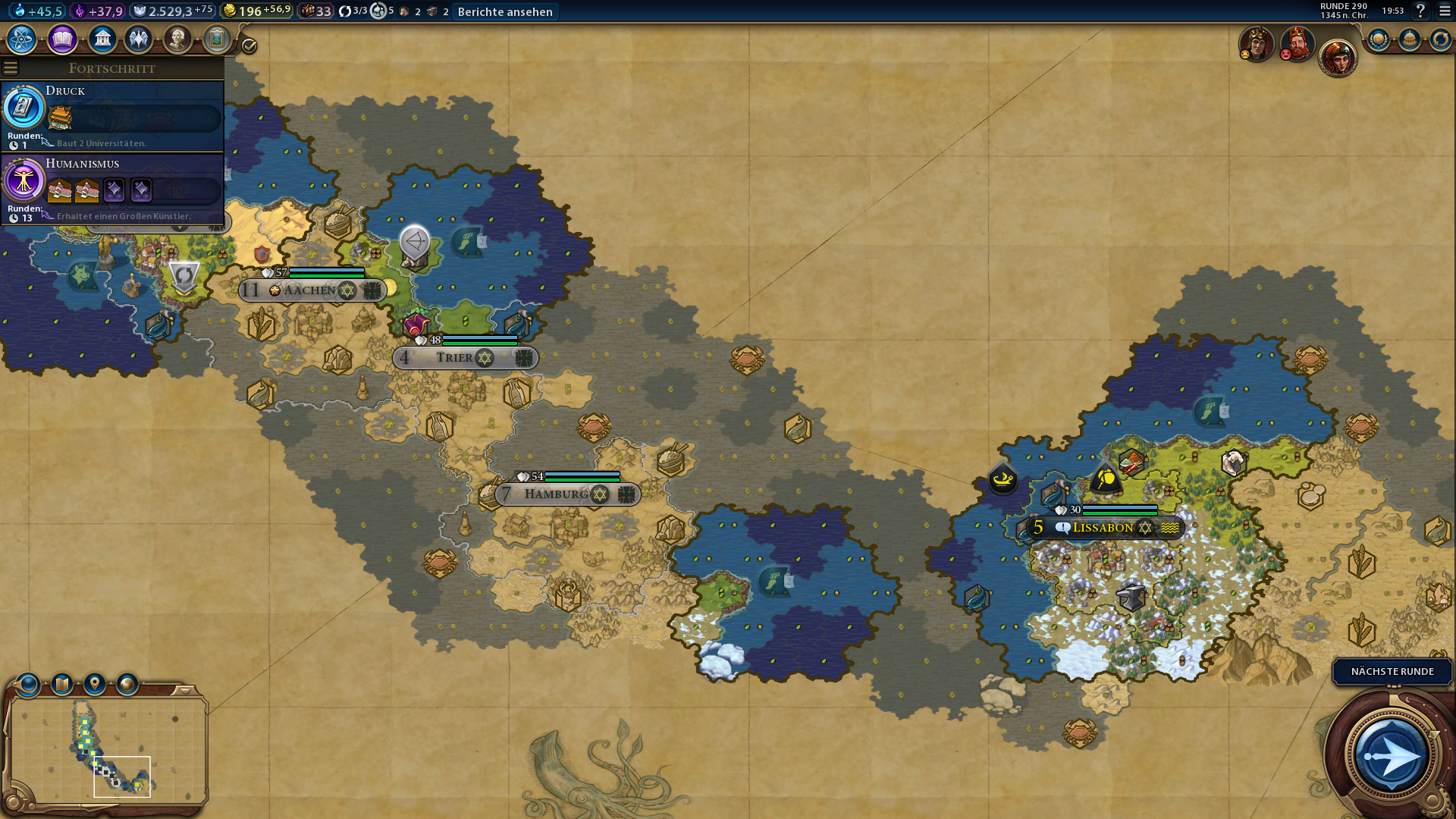Select the Hamburg city banner

click(x=557, y=494)
